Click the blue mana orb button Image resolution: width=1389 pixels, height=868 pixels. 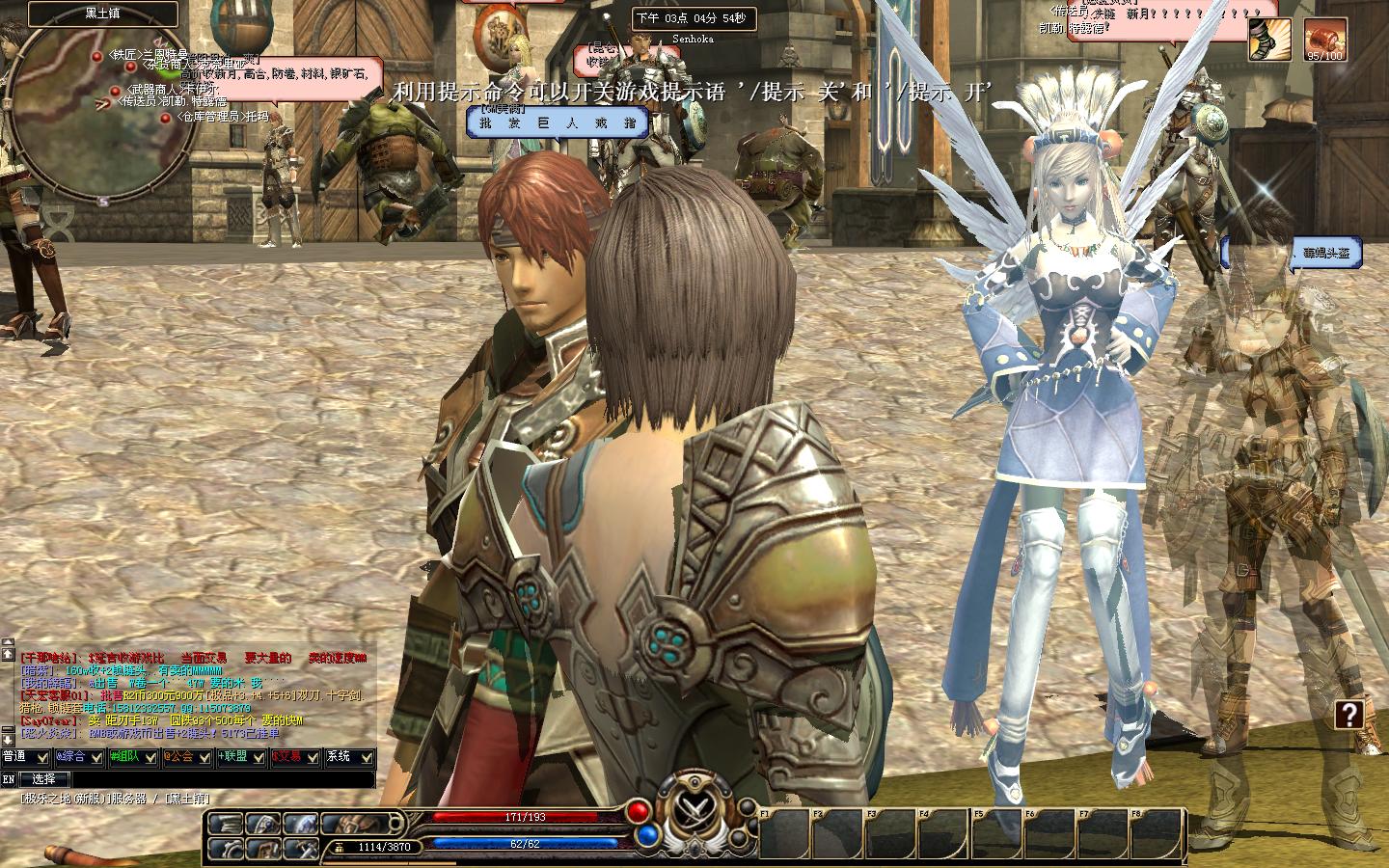tap(647, 833)
